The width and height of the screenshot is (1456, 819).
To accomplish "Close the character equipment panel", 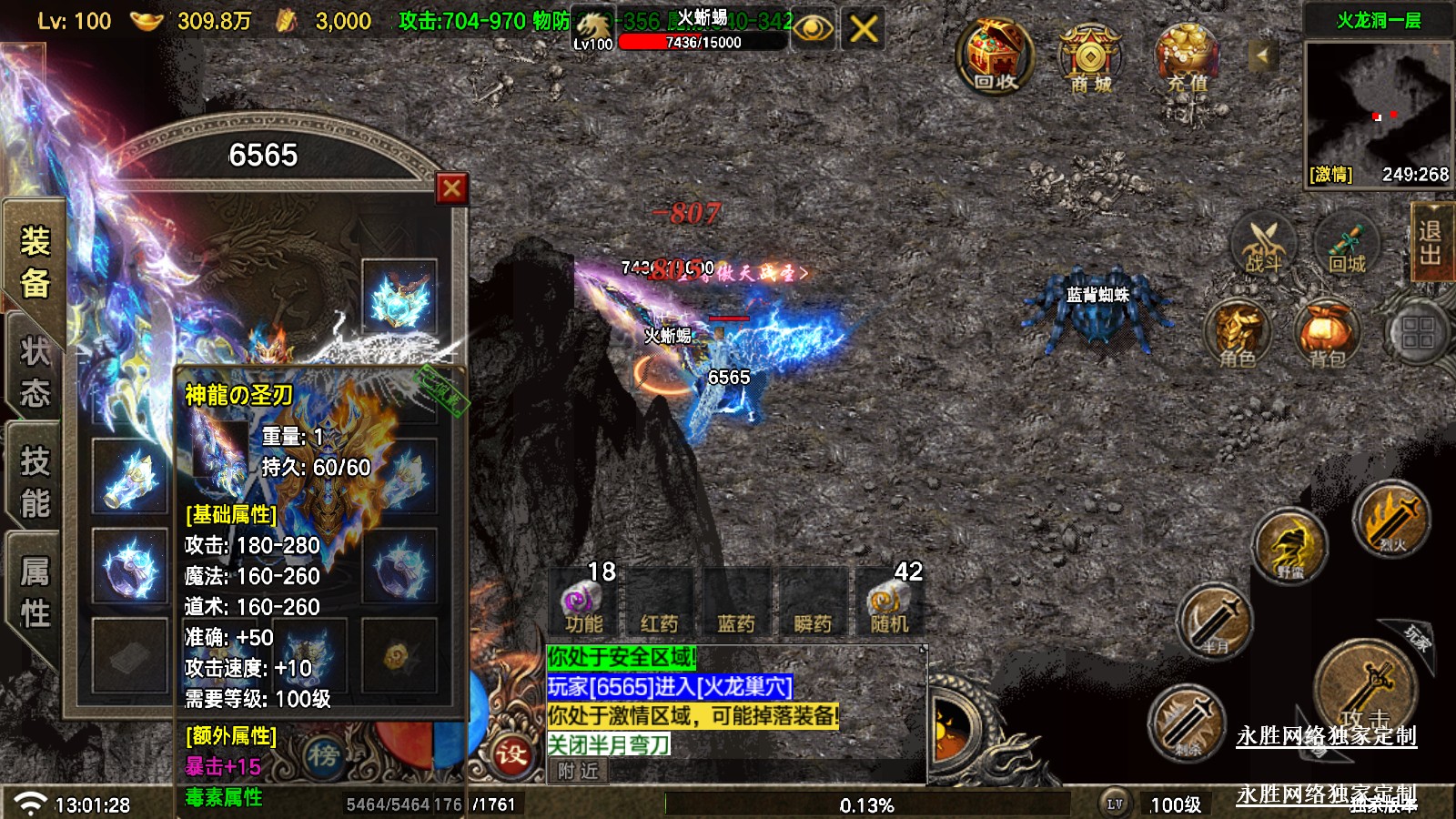I will coord(451,188).
